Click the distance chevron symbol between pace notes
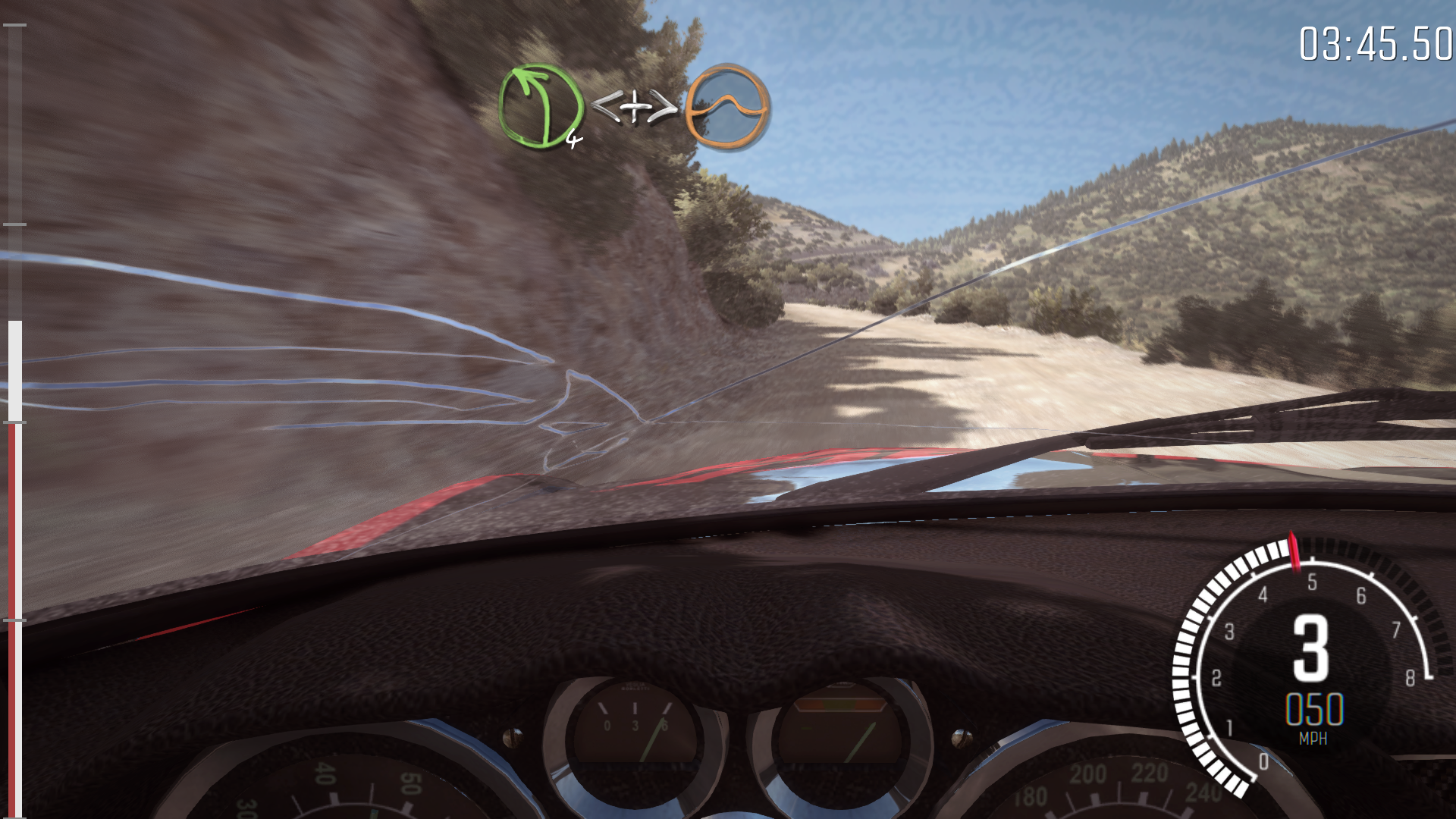This screenshot has width=1456, height=819. [637, 108]
